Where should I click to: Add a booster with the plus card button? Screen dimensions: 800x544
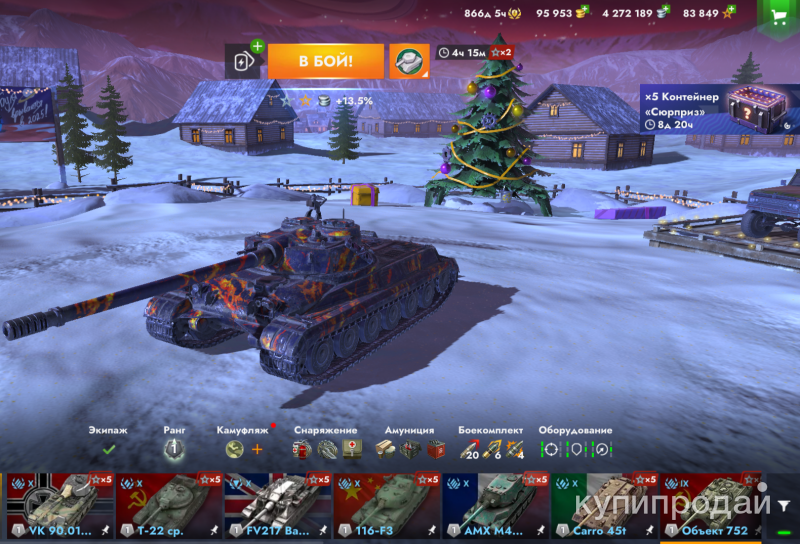point(243,61)
